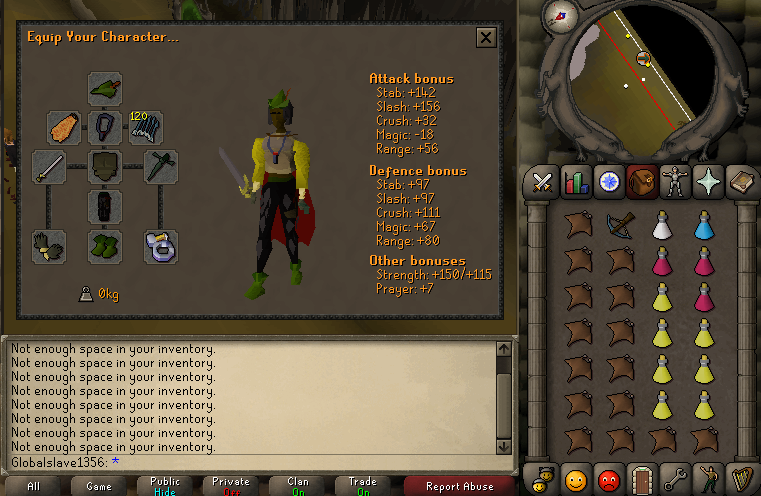Click the amulet equipment slot
The width and height of the screenshot is (761, 496).
pos(105,127)
